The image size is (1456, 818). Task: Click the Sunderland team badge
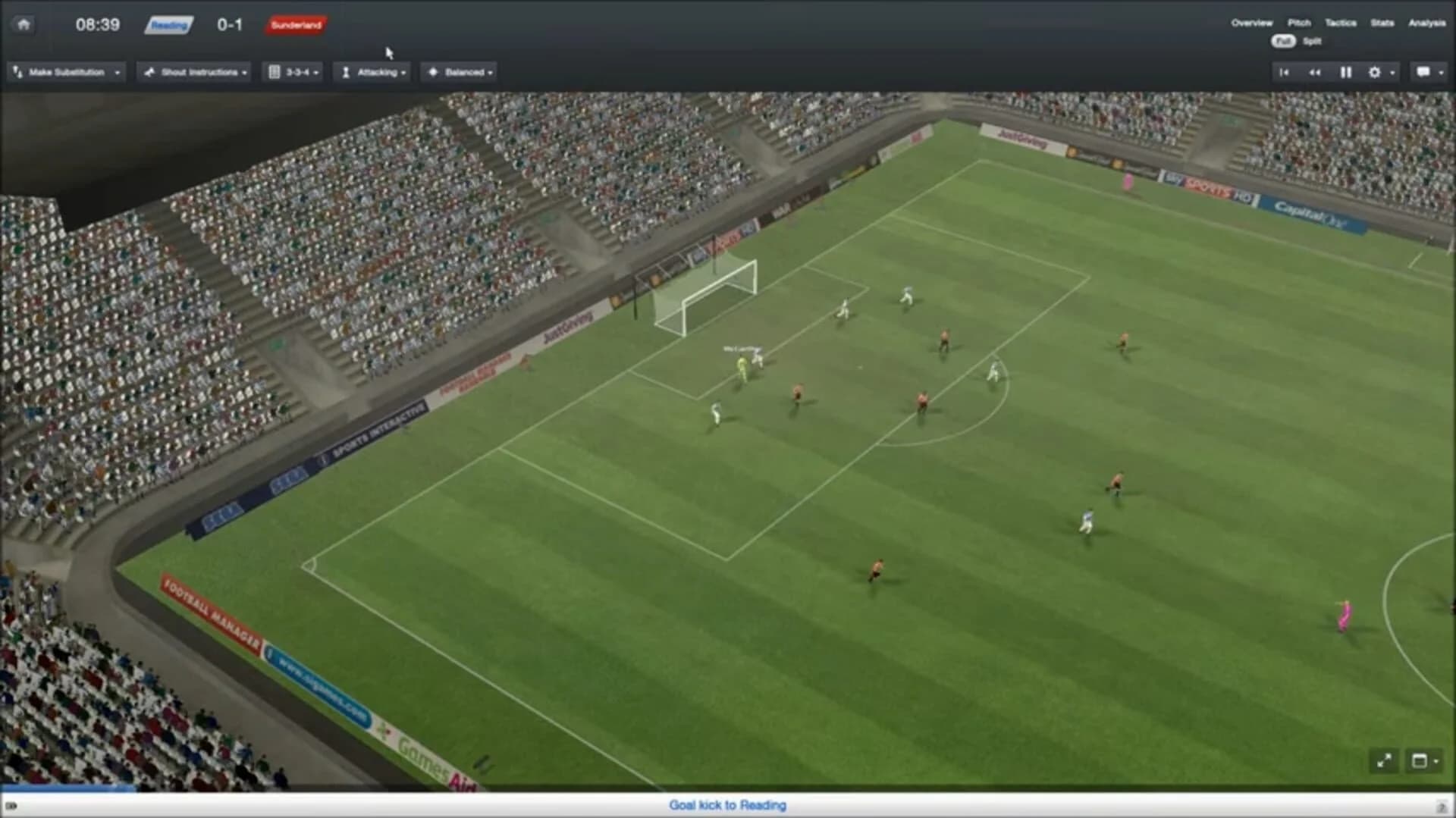point(297,25)
